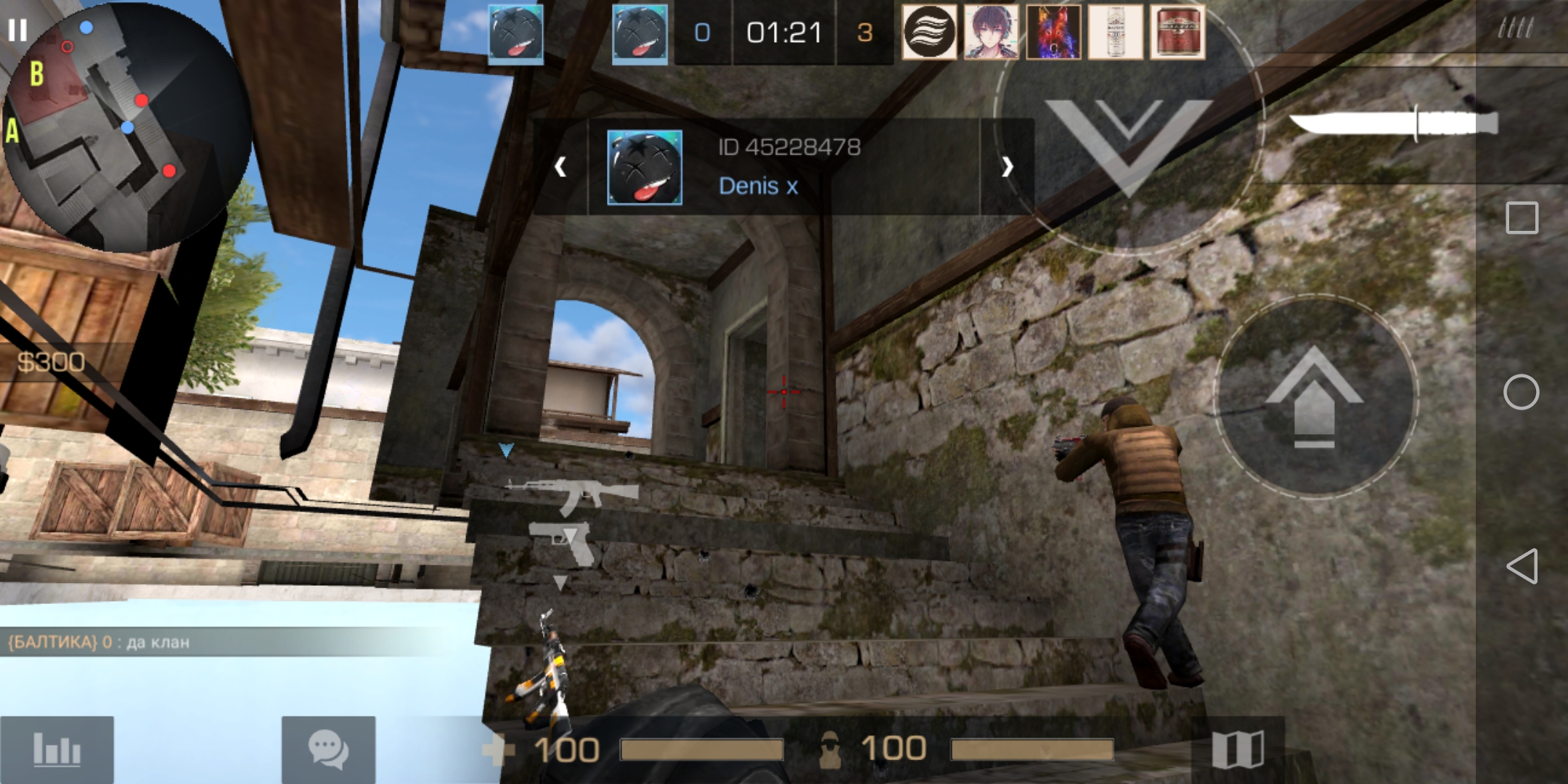Screen dimensions: 1568x784
Task: Open the chat with speech bubble icon
Action: [328, 749]
